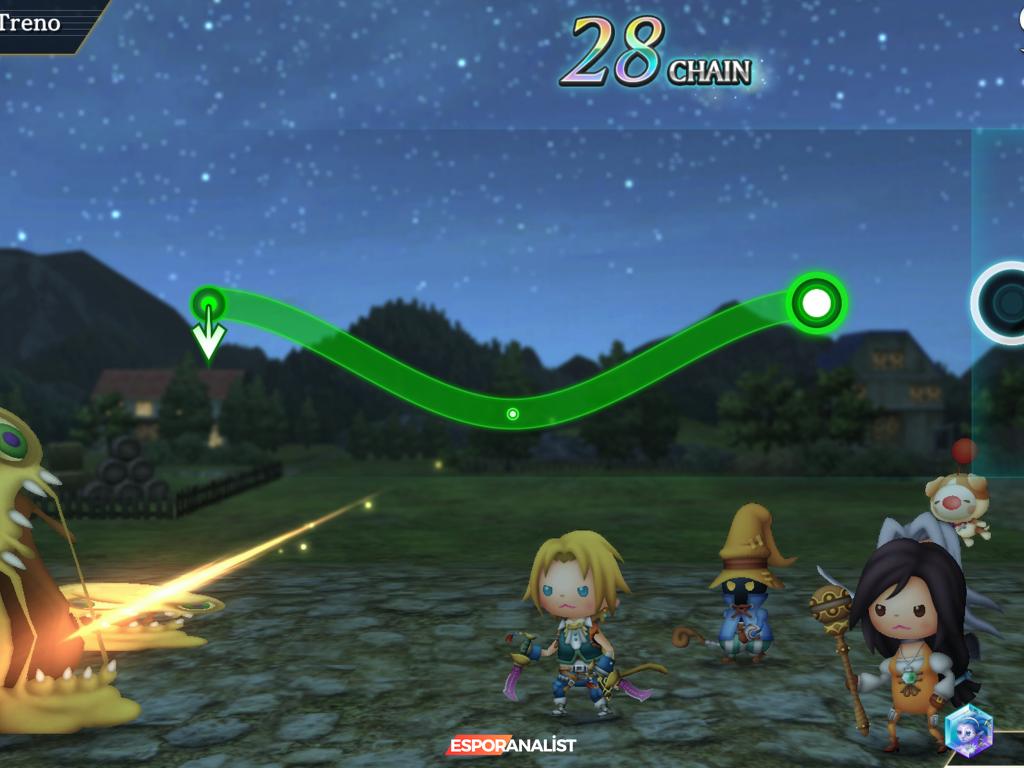
Task: Tap the white trigger ring target
Action: click(1002, 302)
